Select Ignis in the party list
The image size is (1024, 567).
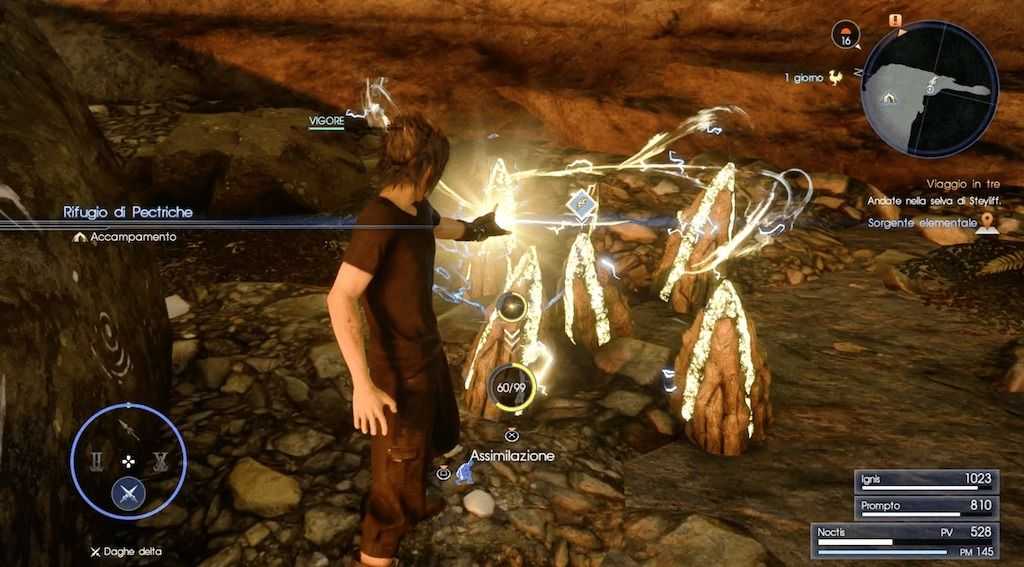click(x=926, y=480)
